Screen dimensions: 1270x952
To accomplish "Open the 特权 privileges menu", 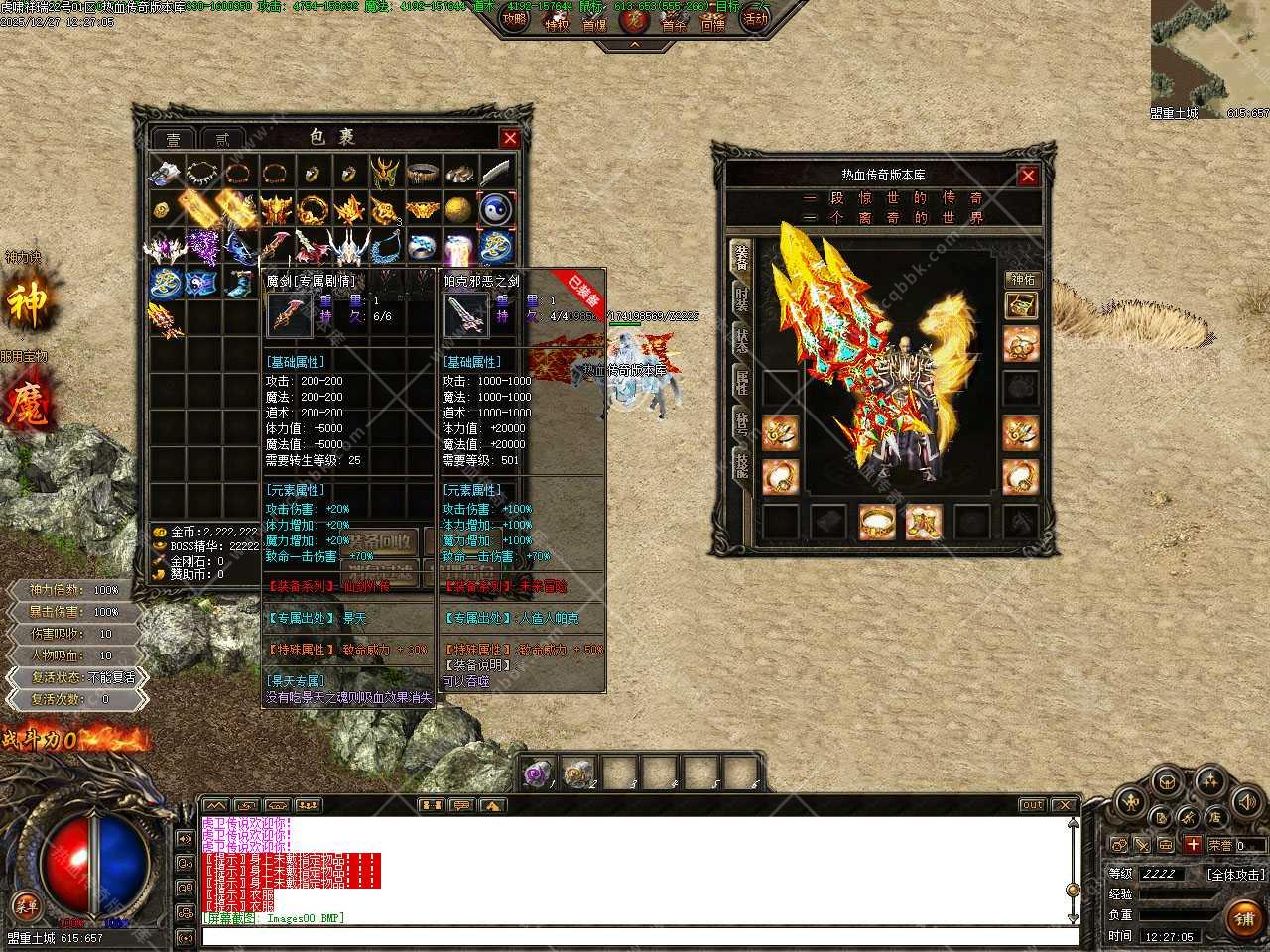I will click(x=557, y=24).
